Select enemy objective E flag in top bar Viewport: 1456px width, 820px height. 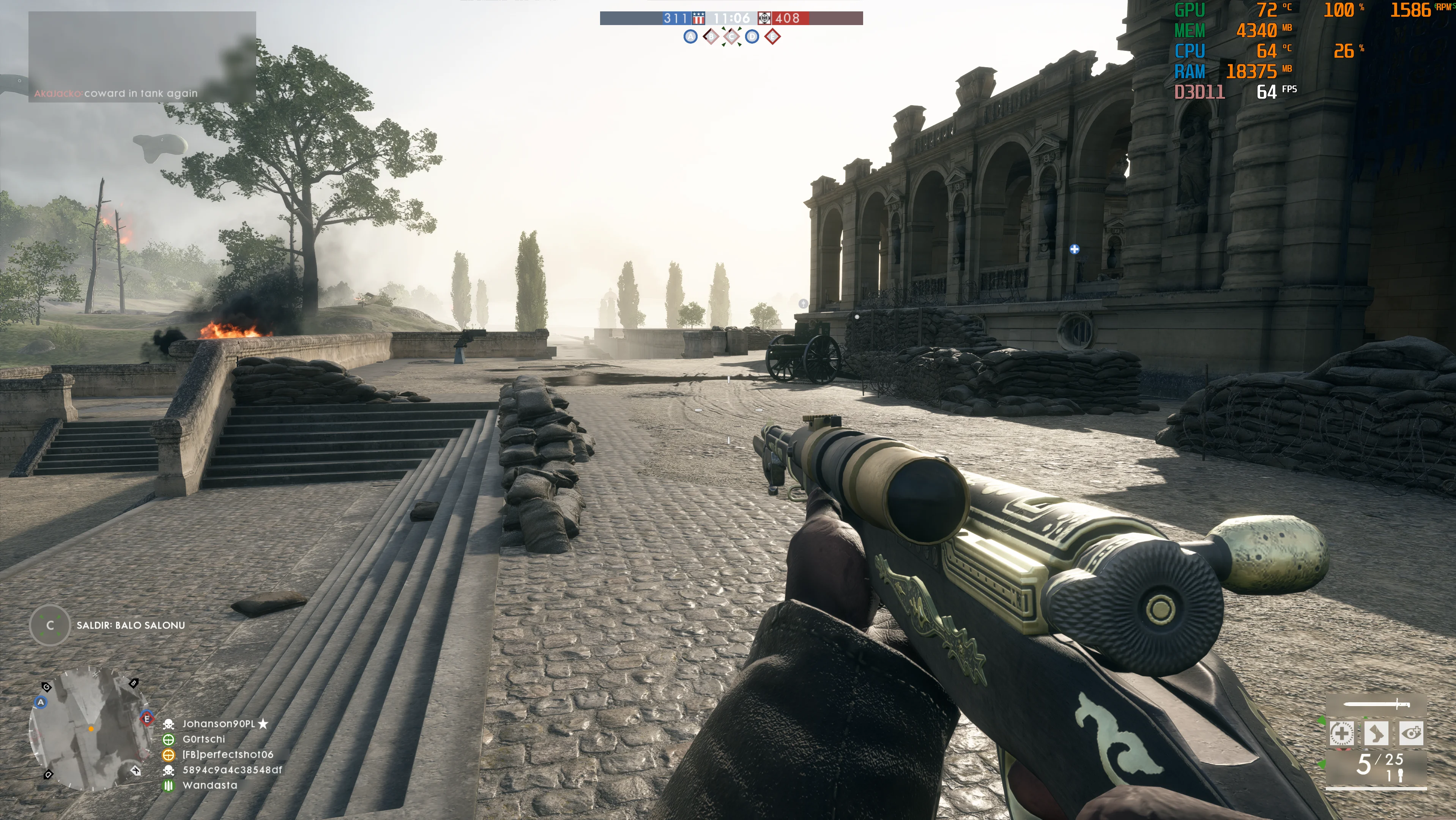coord(773,37)
